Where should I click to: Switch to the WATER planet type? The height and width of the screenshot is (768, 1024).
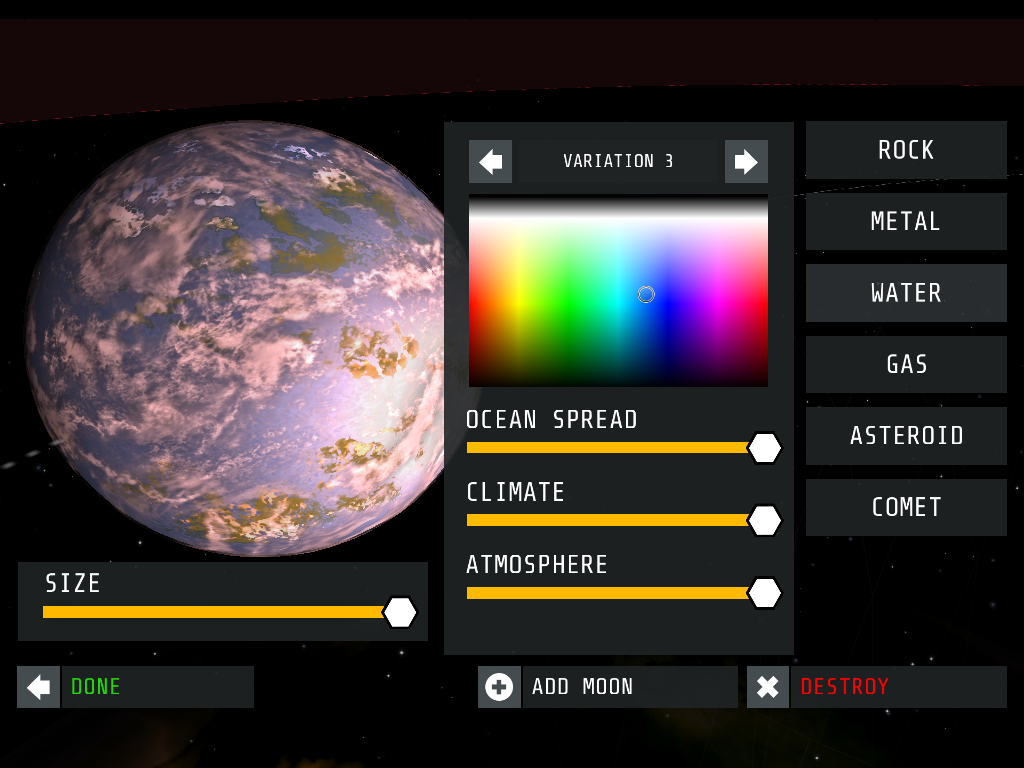click(906, 293)
